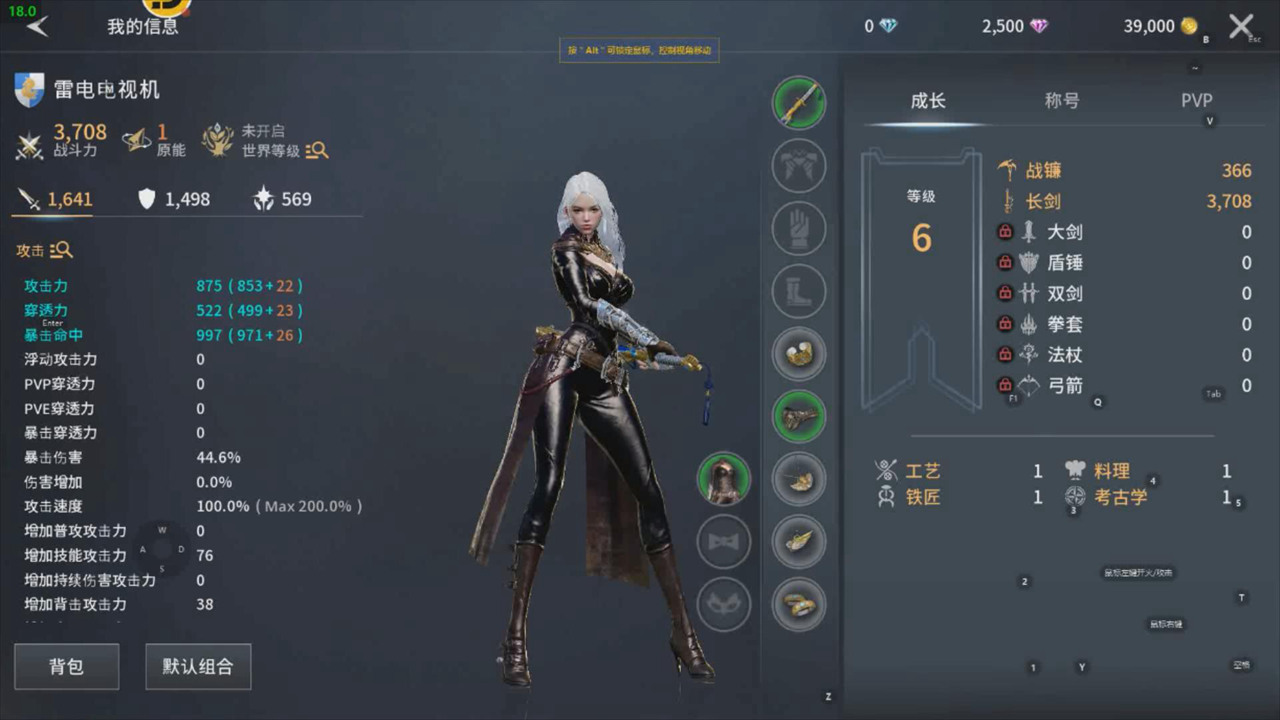
Task: Select the equipped sword weapon slot
Action: pyautogui.click(x=799, y=103)
